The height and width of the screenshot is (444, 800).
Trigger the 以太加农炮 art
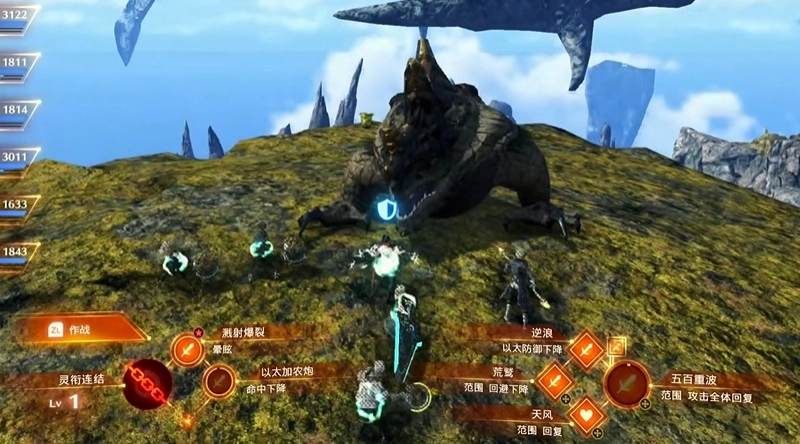click(219, 382)
